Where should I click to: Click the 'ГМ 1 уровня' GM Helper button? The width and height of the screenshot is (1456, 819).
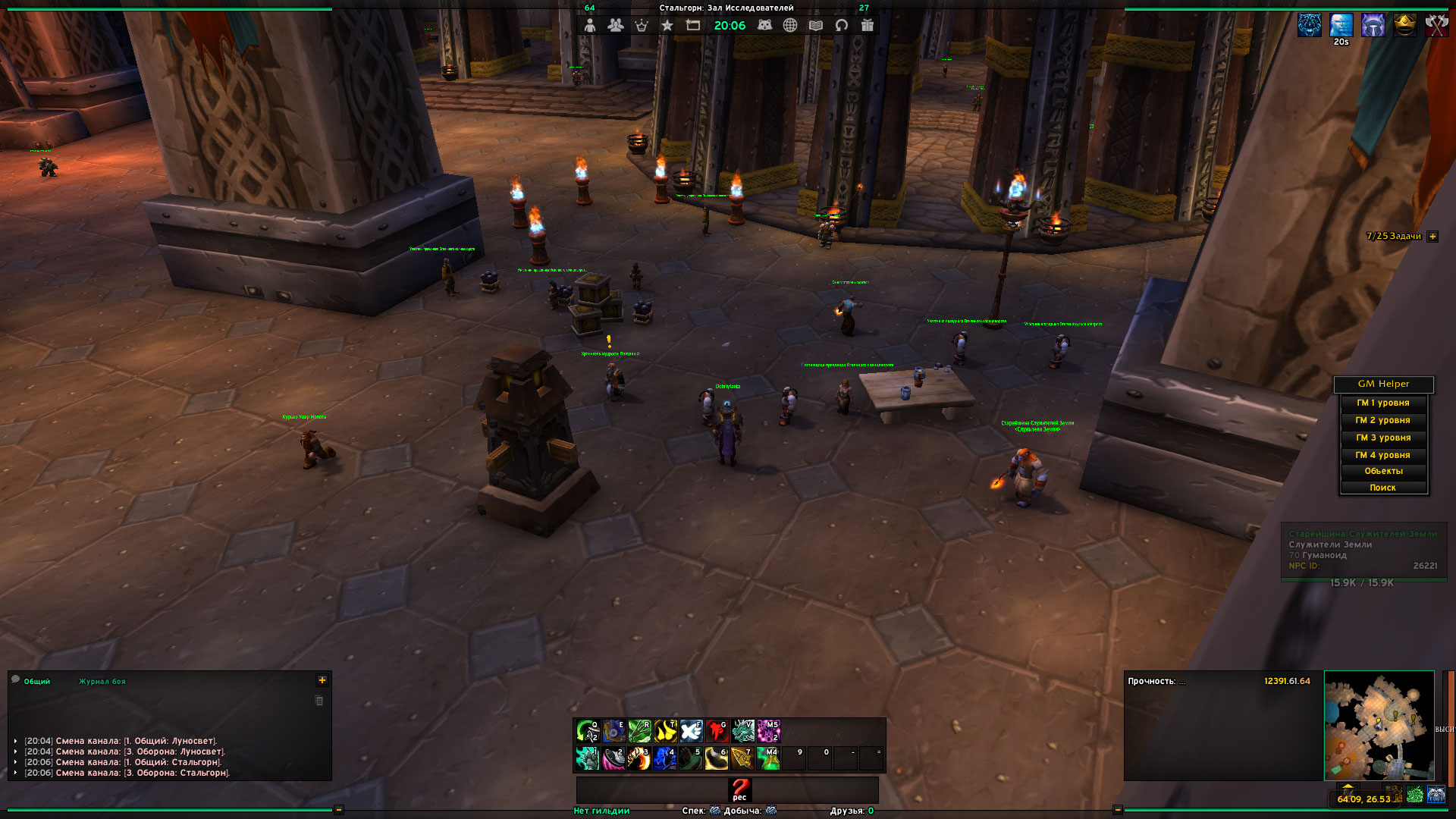point(1382,403)
